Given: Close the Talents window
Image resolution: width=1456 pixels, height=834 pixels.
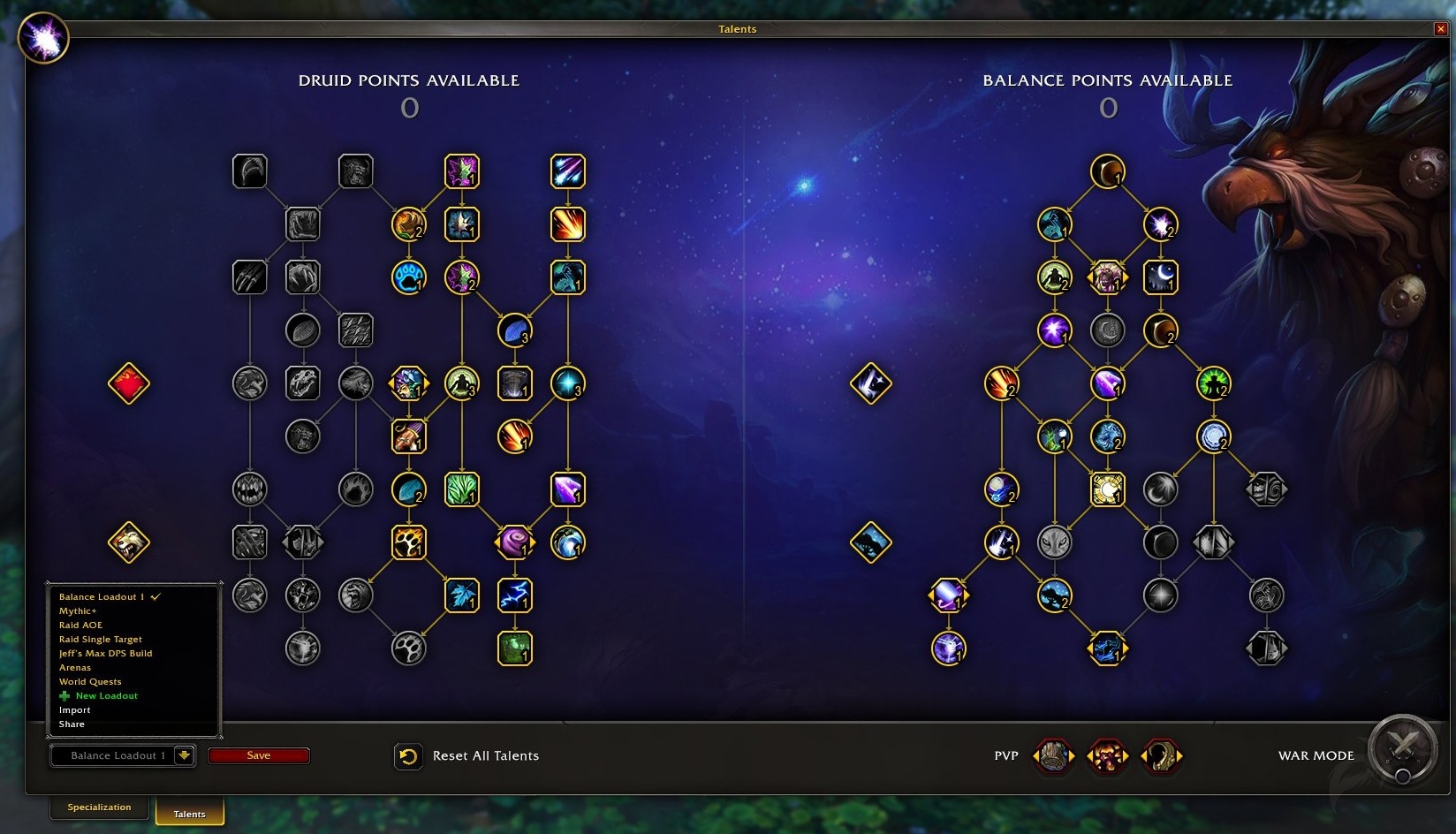Looking at the screenshot, I should click(x=1441, y=29).
